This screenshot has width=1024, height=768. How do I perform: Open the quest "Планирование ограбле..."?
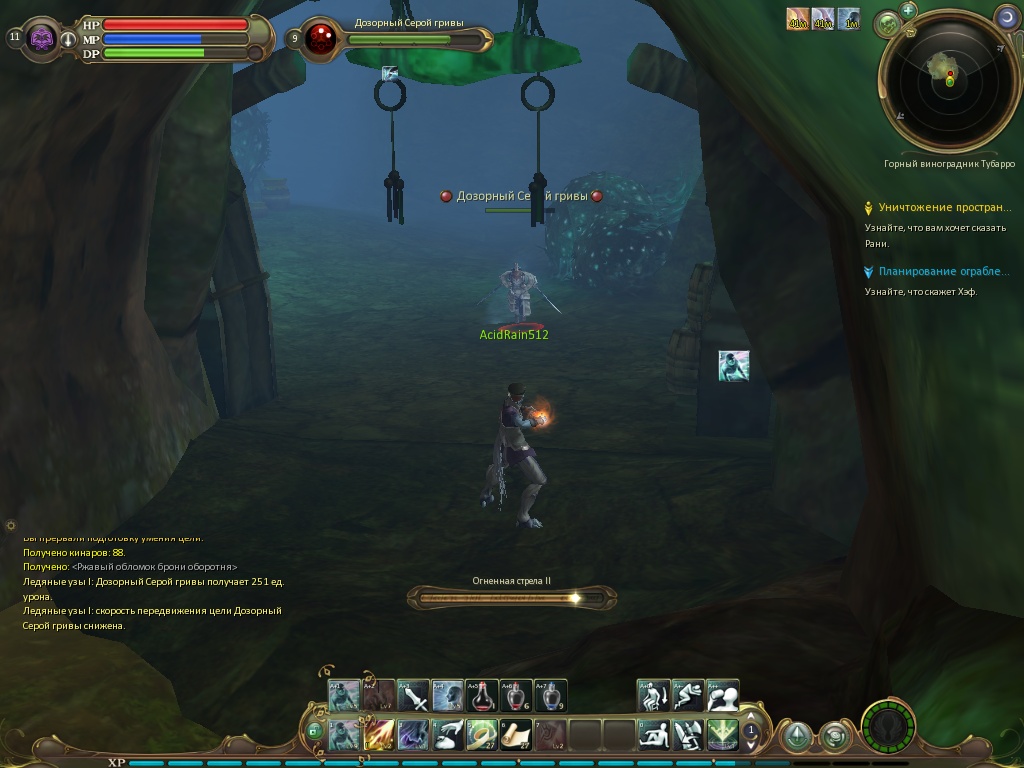point(943,271)
